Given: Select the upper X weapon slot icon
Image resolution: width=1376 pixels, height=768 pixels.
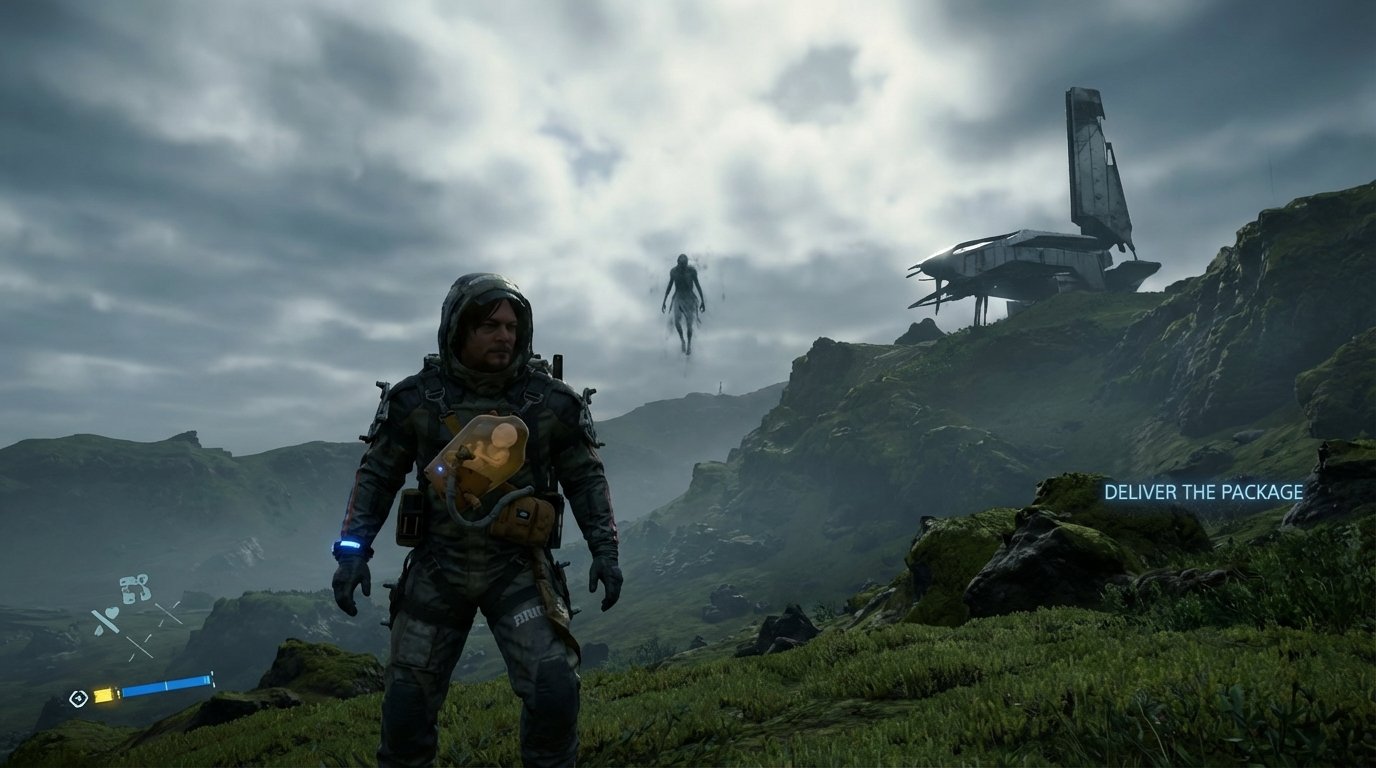Looking at the screenshot, I should pos(167,614).
